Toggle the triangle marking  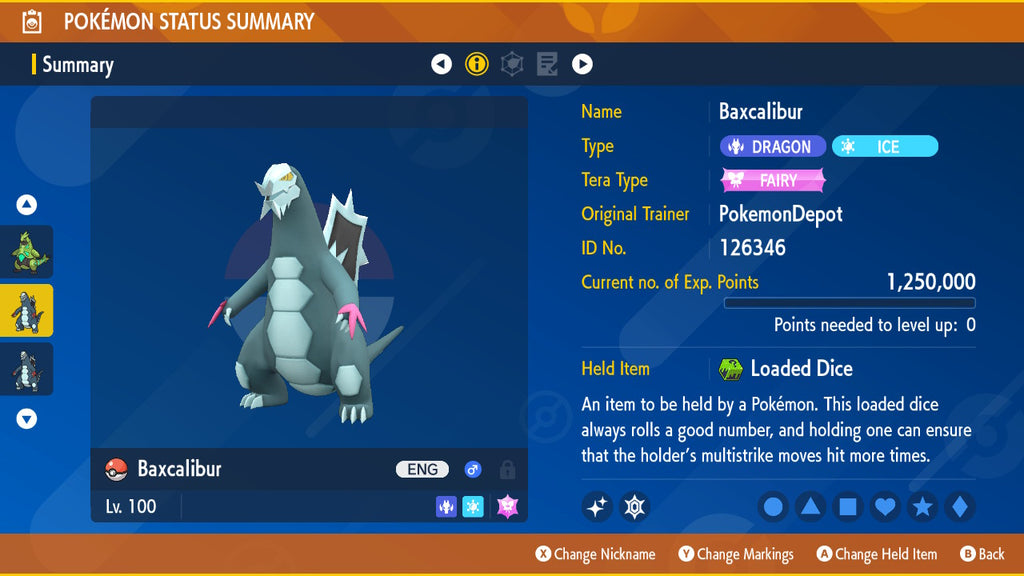(x=810, y=507)
